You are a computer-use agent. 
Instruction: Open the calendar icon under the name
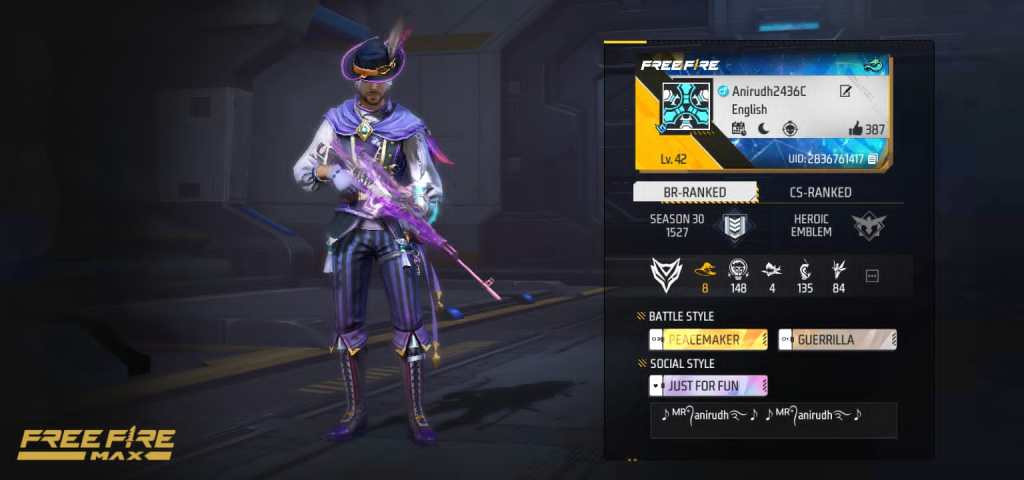click(x=739, y=129)
